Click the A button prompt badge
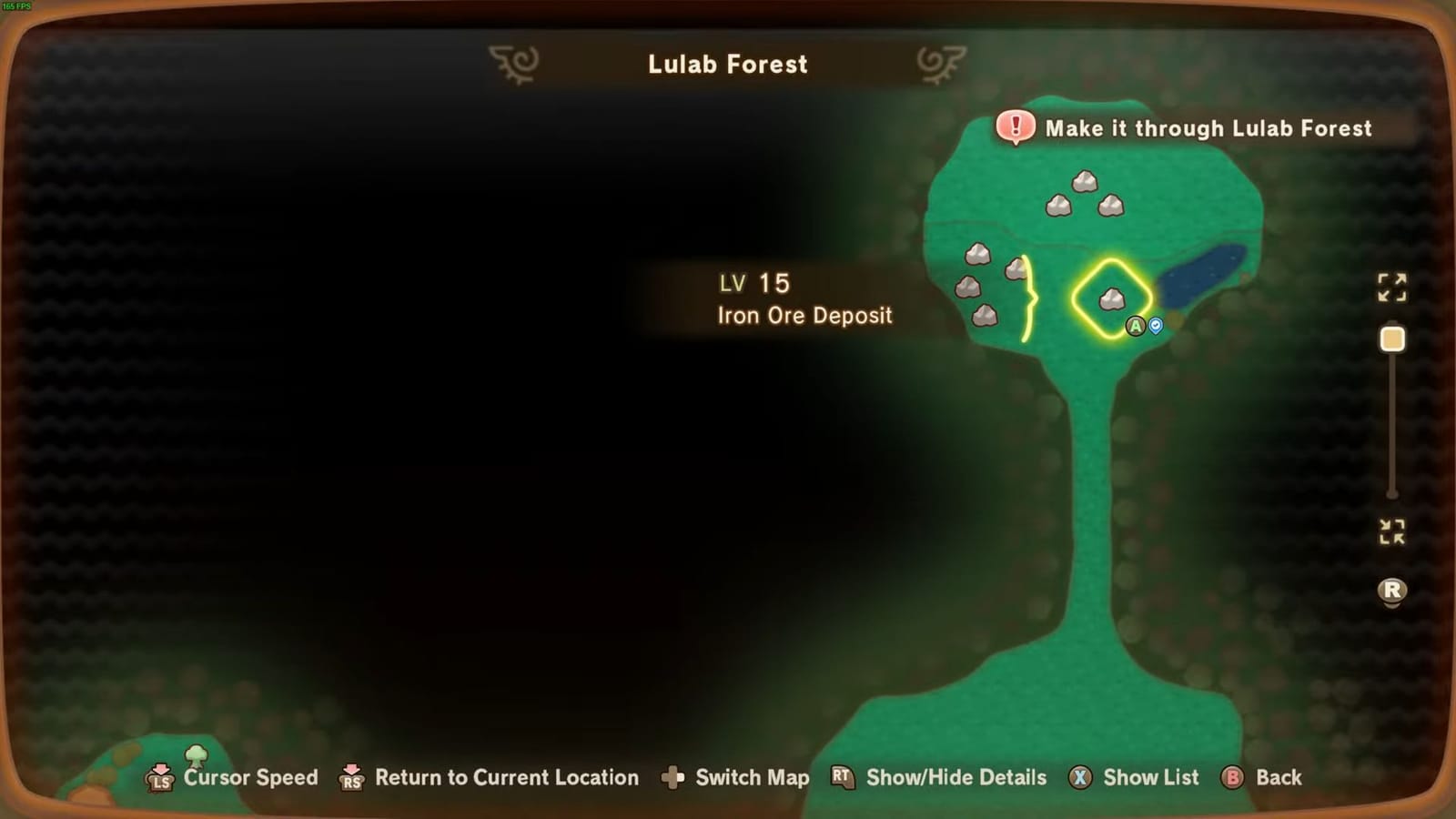 tap(1135, 325)
